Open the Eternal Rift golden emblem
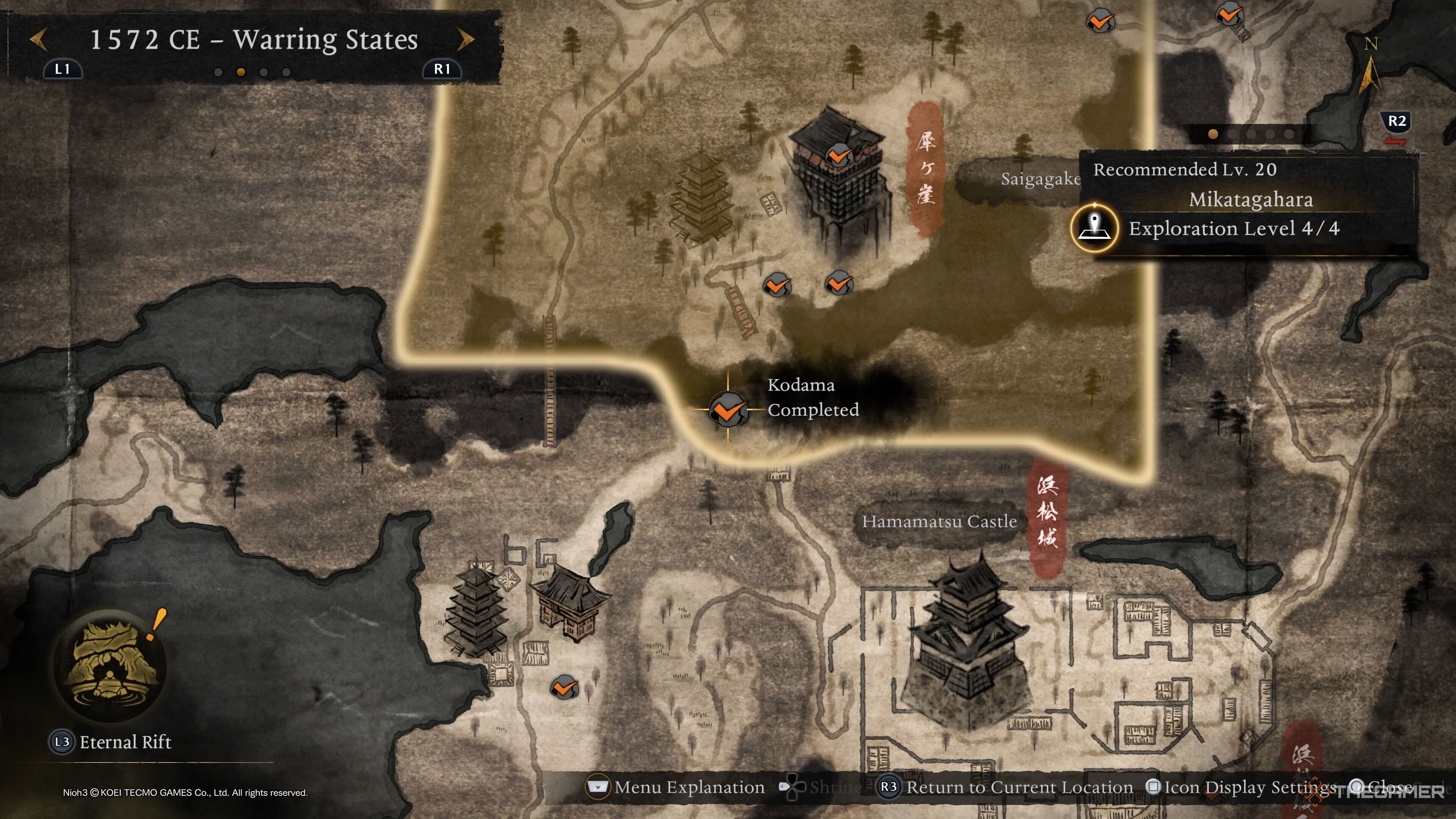Viewport: 1456px width, 819px height. 110,665
